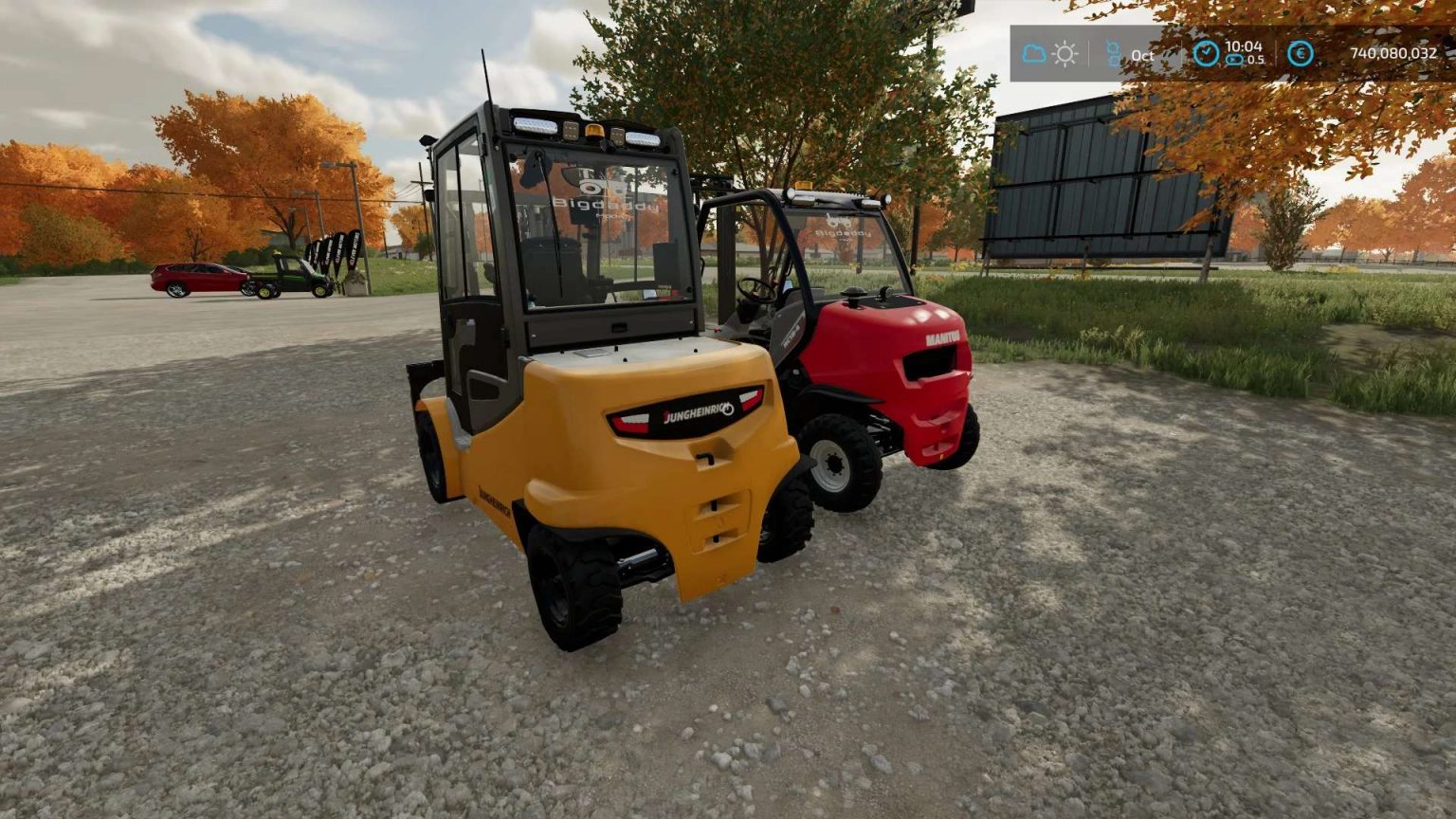Click the blue clock icon
Image resolution: width=1456 pixels, height=819 pixels.
(x=1207, y=54)
